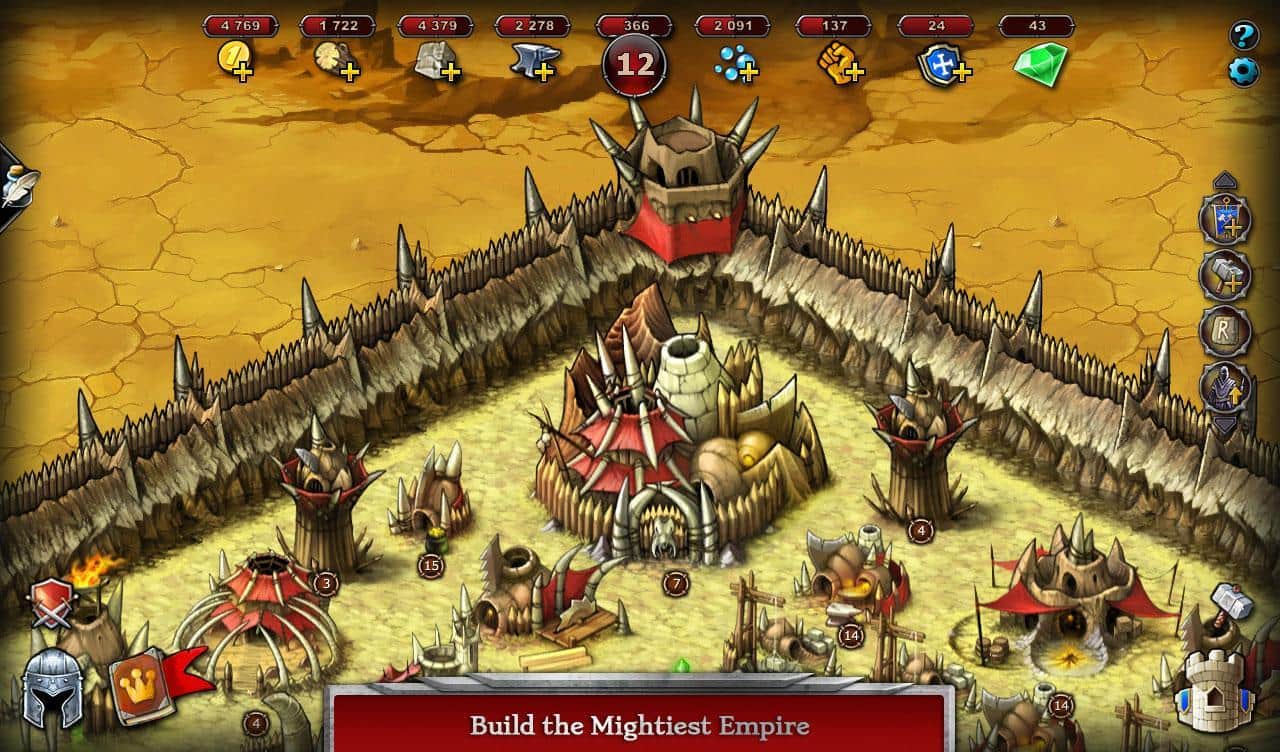
Task: Click the blue question mark help icon
Action: click(x=1243, y=37)
